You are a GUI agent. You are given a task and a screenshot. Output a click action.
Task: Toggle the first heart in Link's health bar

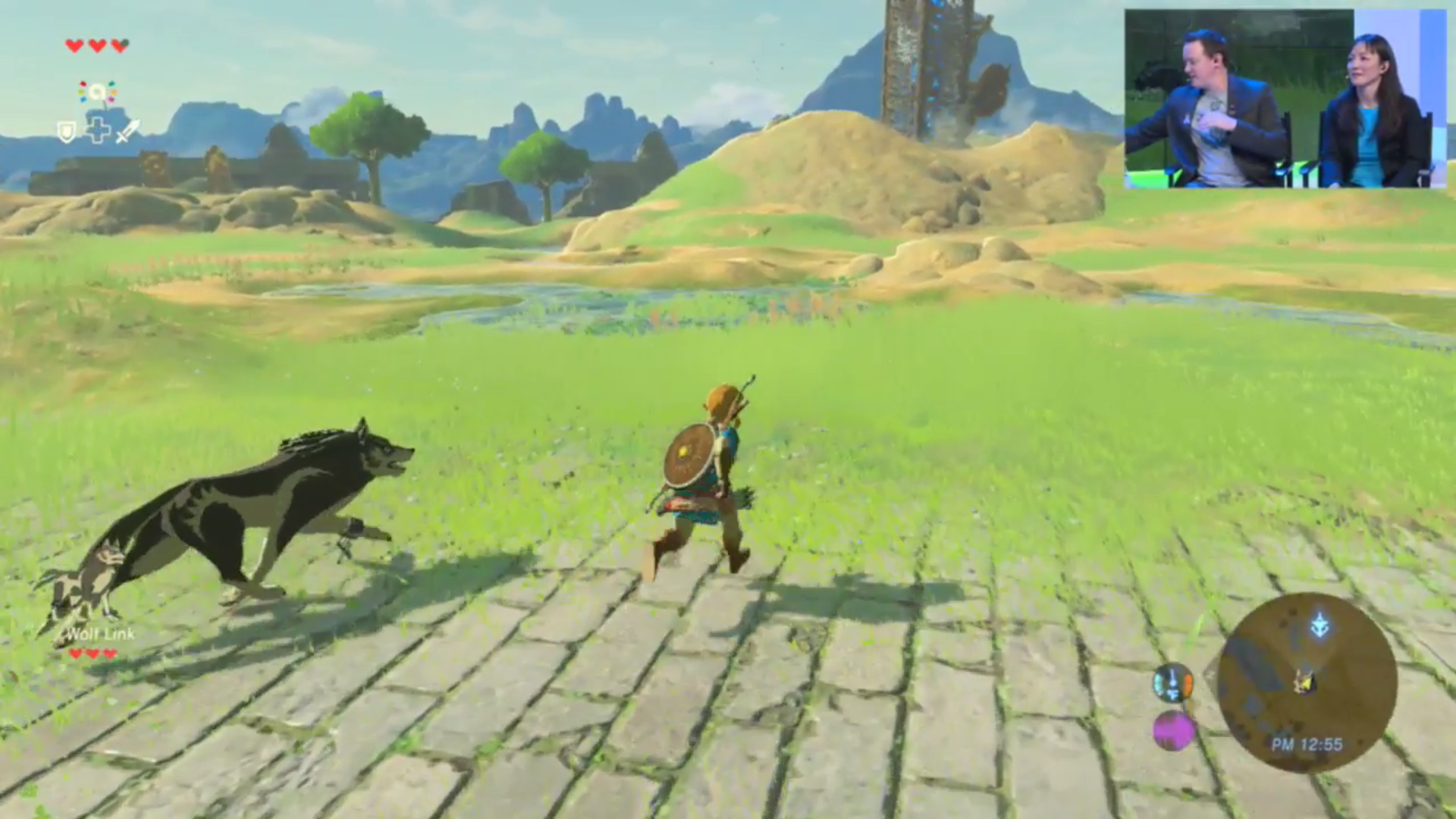(x=74, y=46)
